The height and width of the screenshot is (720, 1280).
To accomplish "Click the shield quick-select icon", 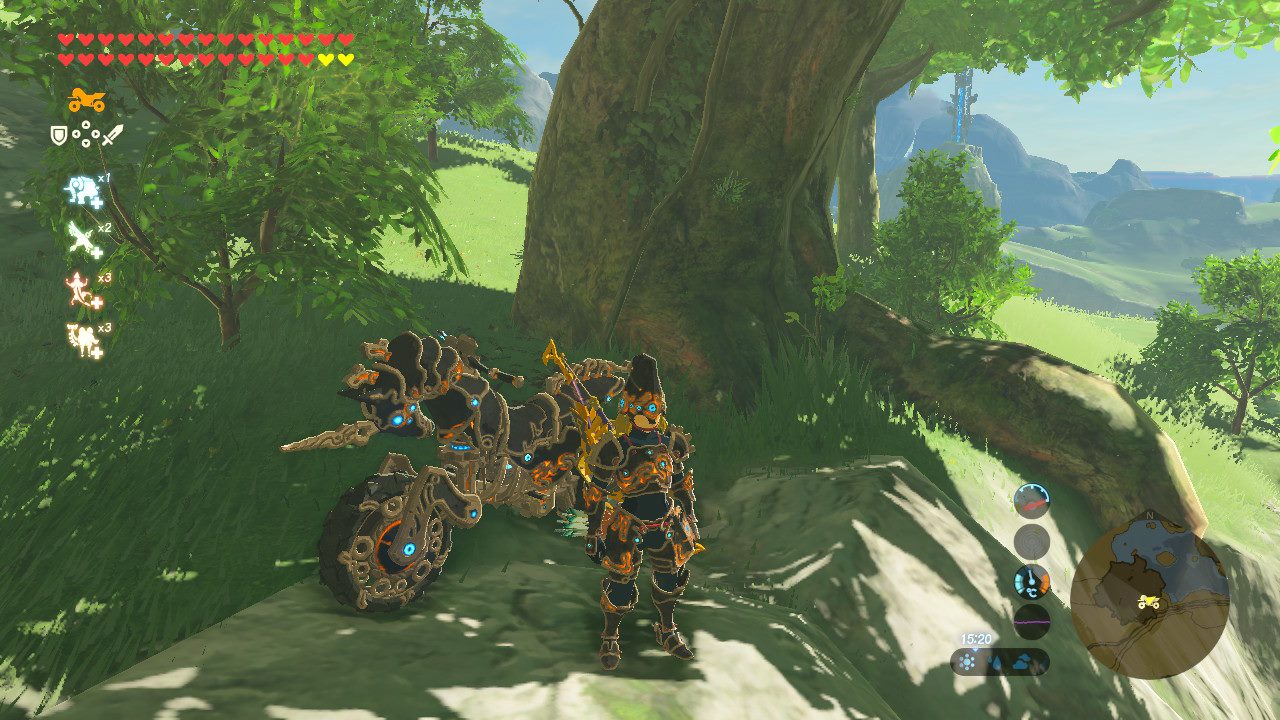I will click(x=59, y=133).
